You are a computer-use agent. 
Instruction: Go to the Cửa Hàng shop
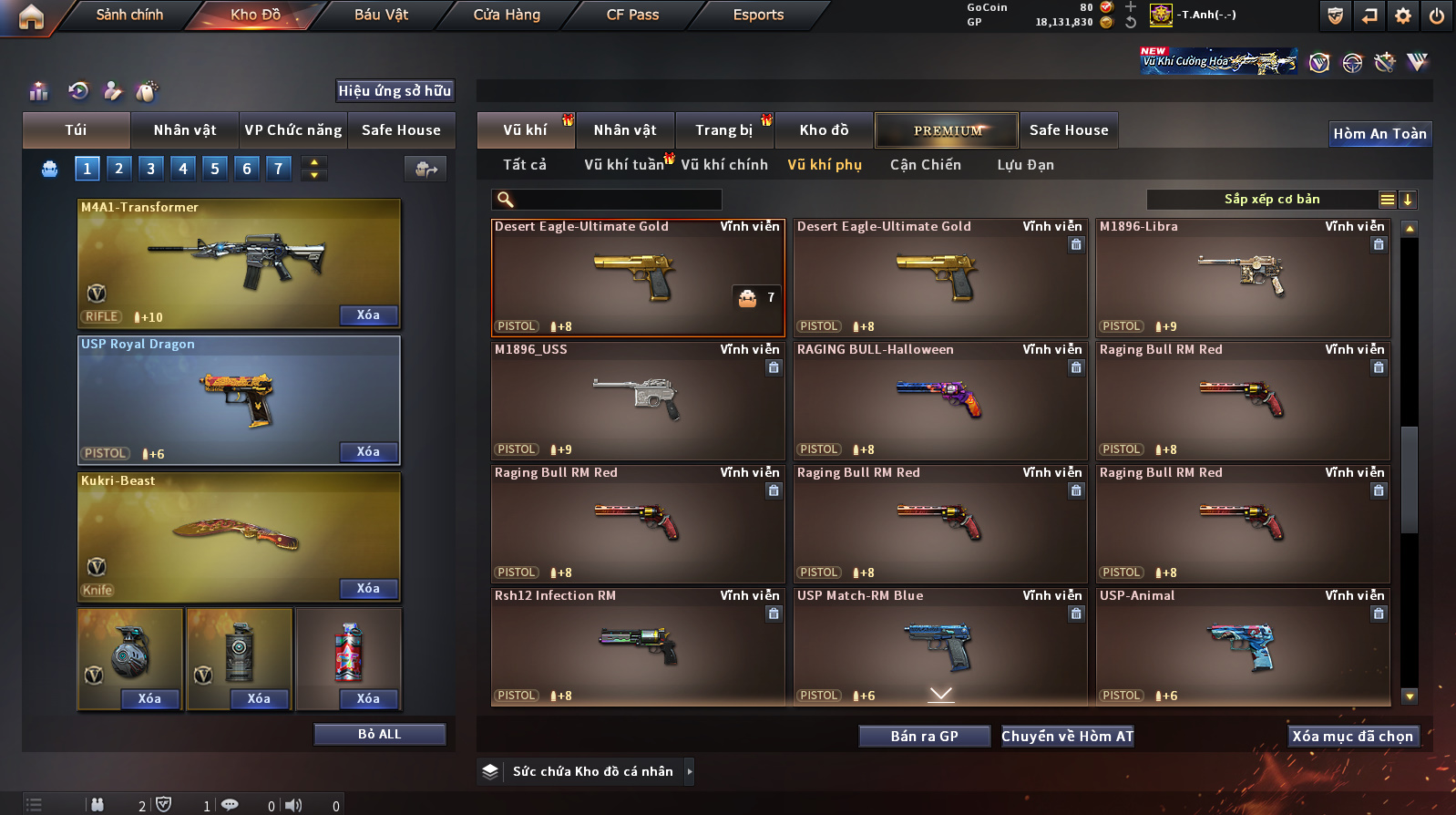tap(507, 15)
